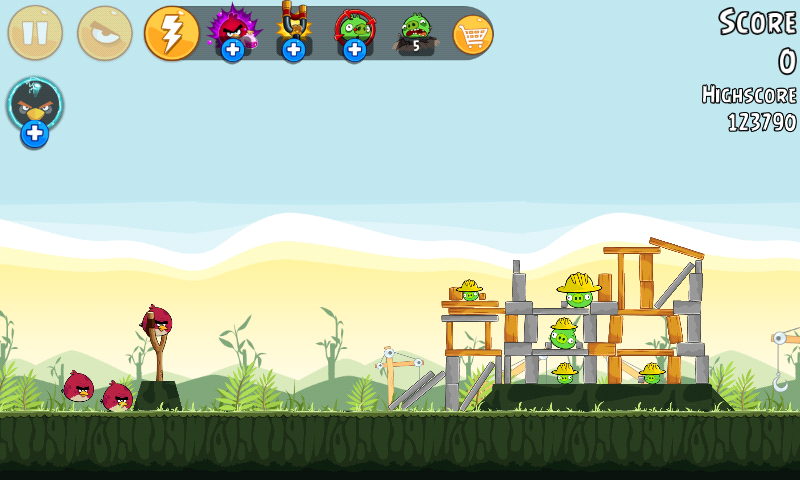
Task: Activate the Mighty Eagle button
Action: [105, 33]
